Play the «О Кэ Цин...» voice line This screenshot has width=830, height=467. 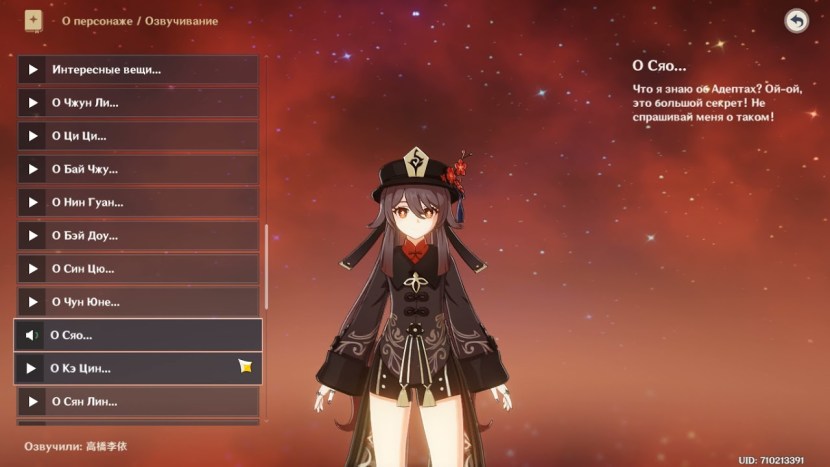pyautogui.click(x=138, y=368)
